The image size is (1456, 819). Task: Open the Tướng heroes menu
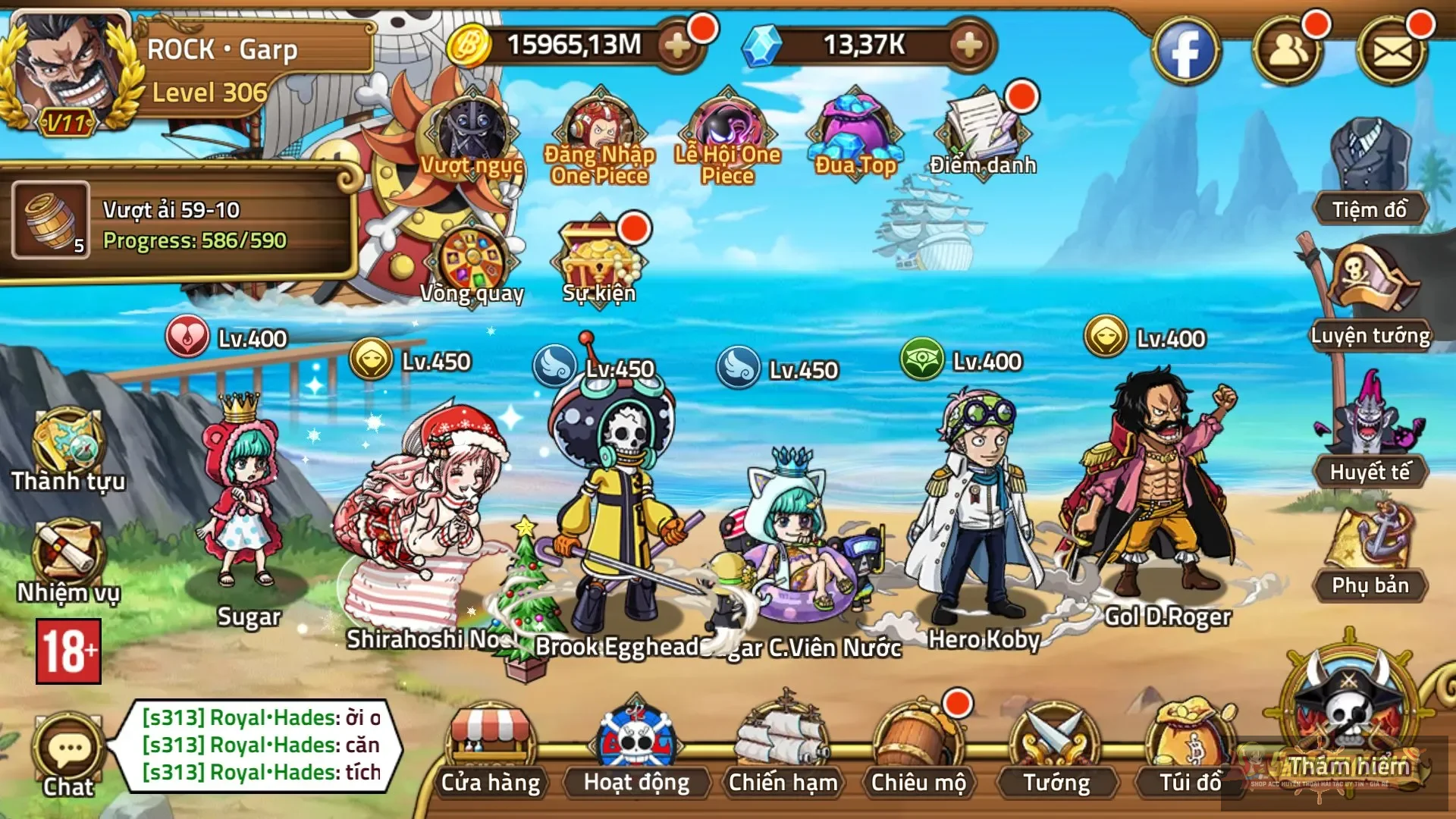[x=1056, y=752]
